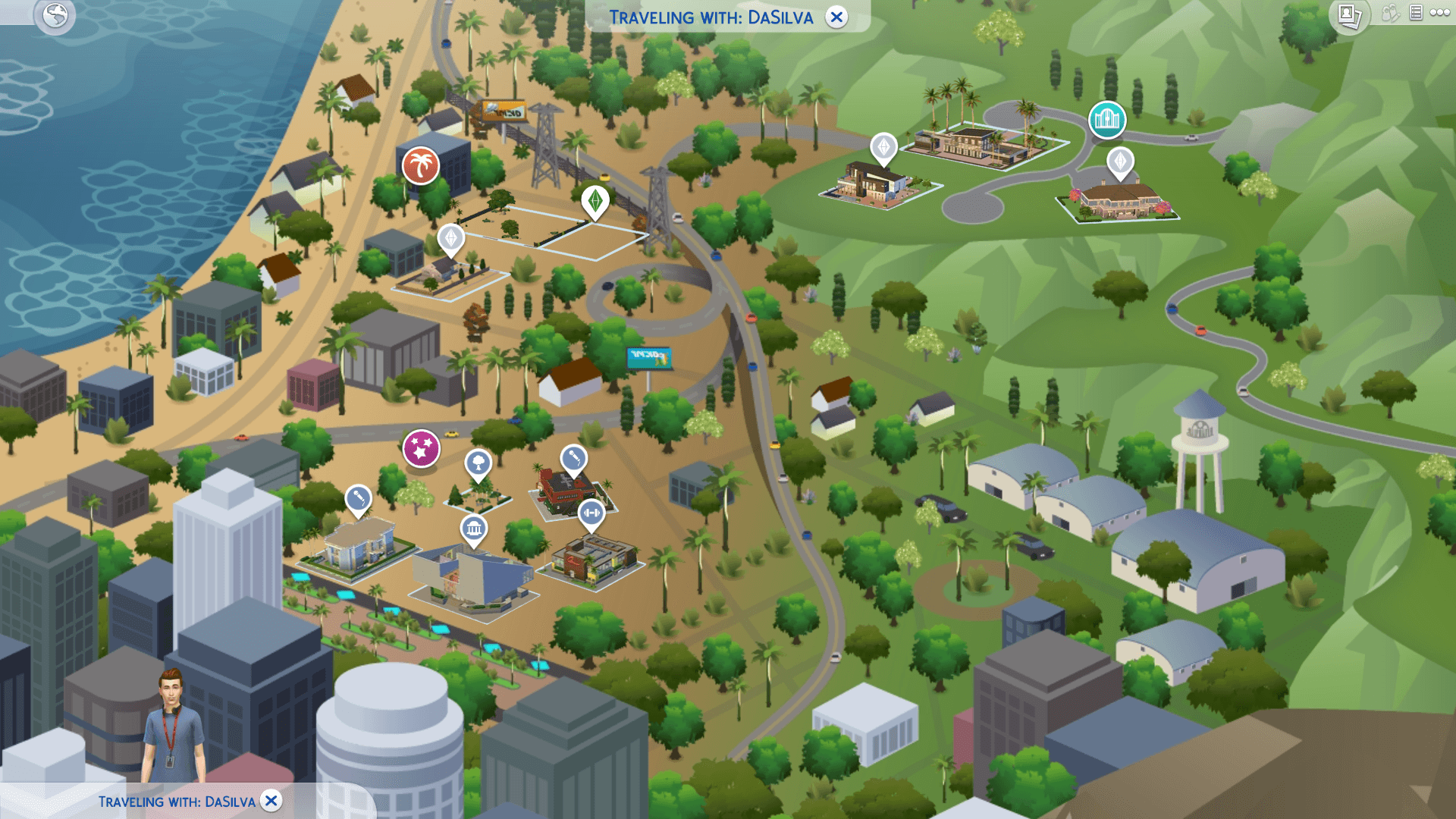Screen dimensions: 1456x819
Task: Choose the park tree lot marker
Action: pyautogui.click(x=479, y=462)
